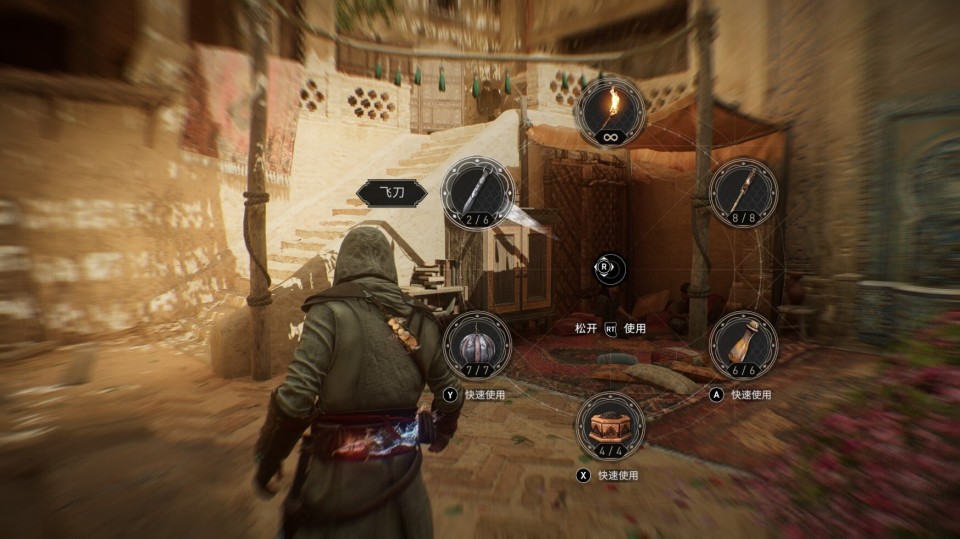Choose the trap tool slot
Image resolution: width=960 pixels, height=539 pixels.
(610, 425)
